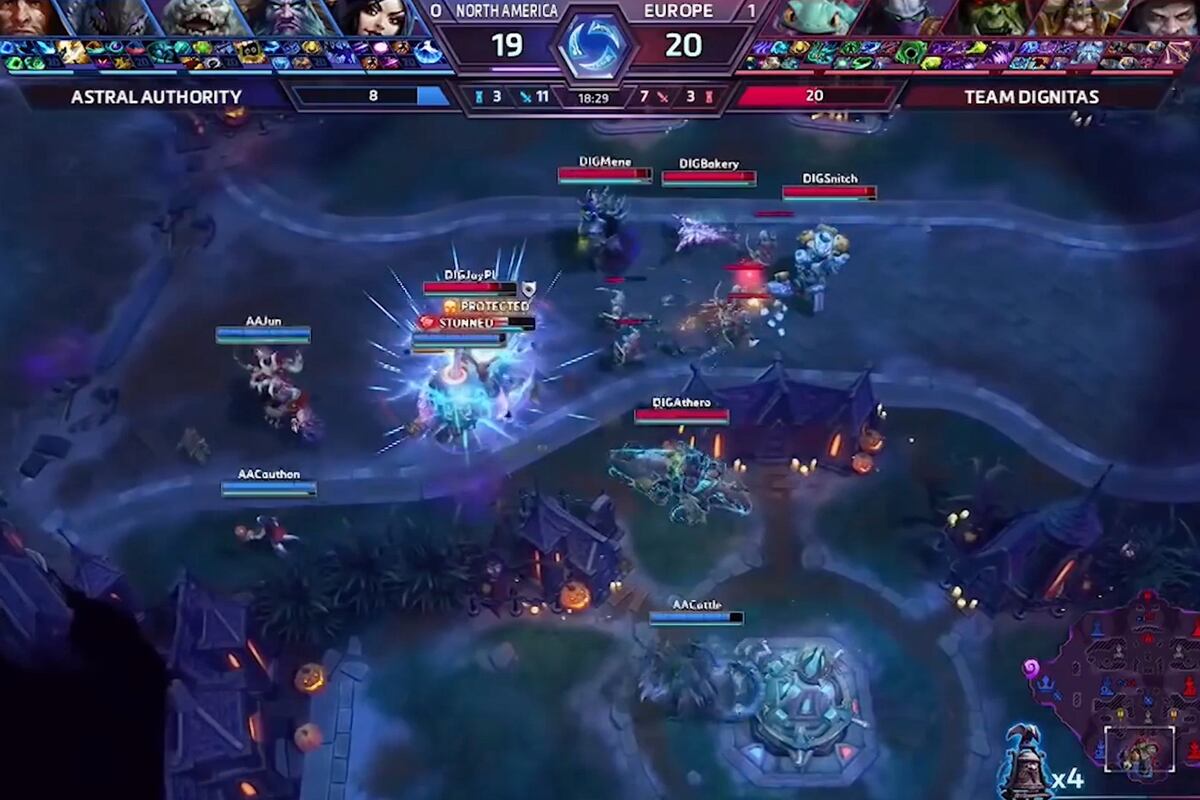Click the gray hooded man portrait
Image resolution: width=1200 pixels, height=800 pixels.
[x=1160, y=17]
